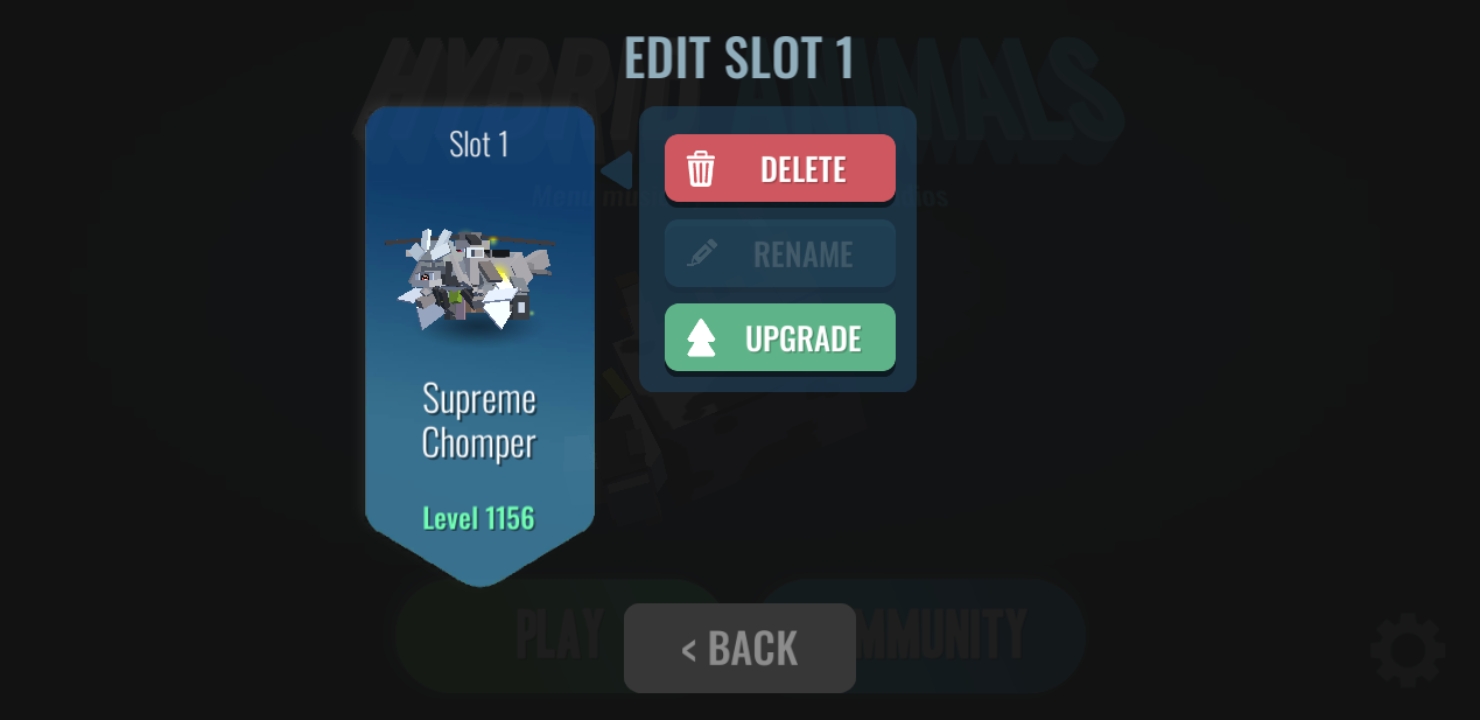Go back to the previous menu

pos(739,648)
